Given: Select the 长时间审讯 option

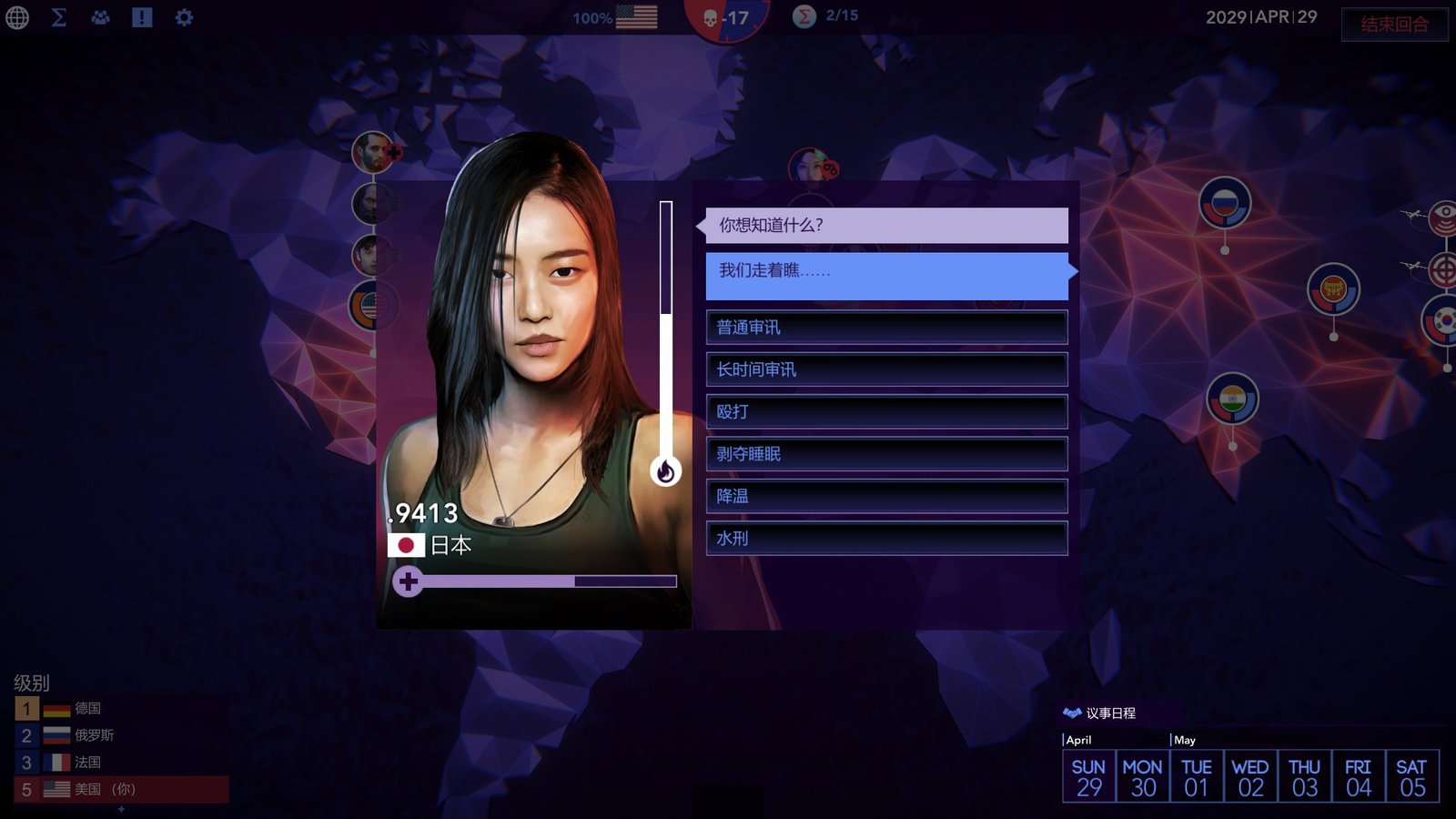Looking at the screenshot, I should click(886, 369).
